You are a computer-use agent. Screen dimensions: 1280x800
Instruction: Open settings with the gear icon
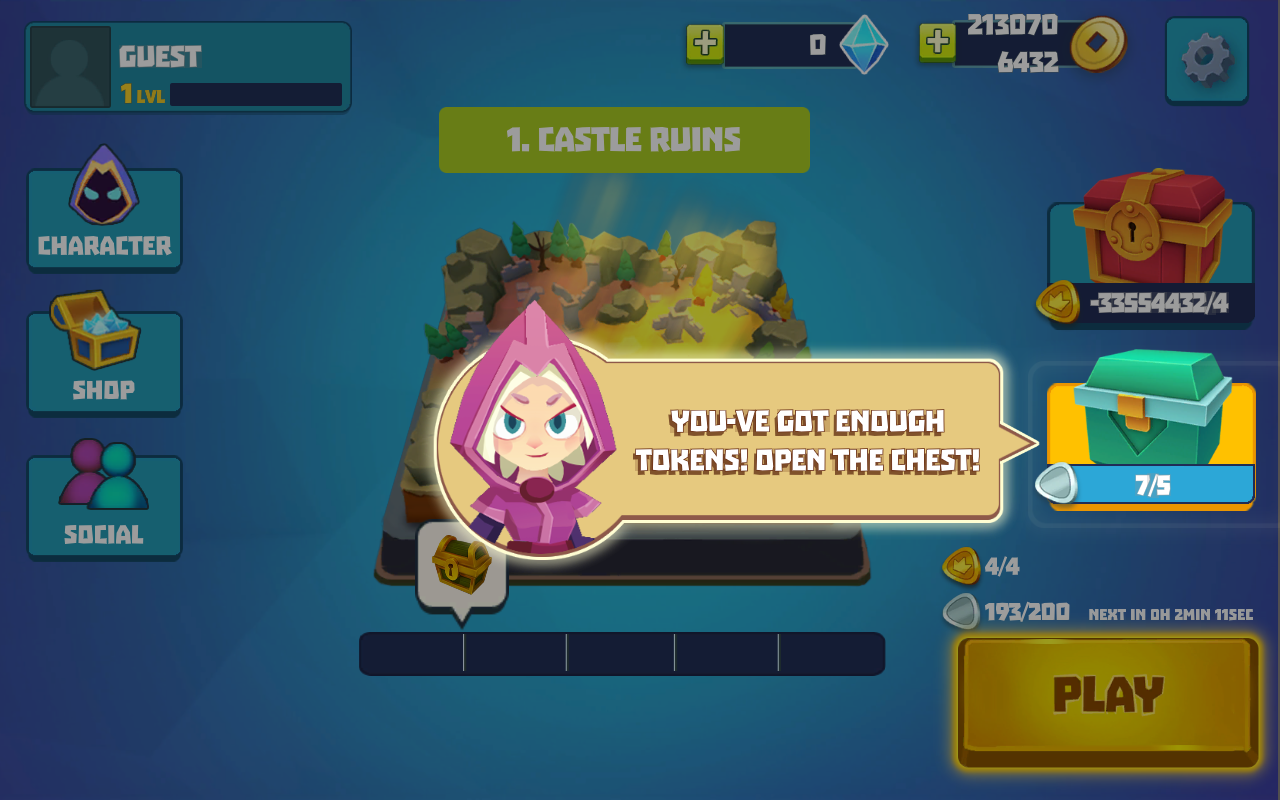tap(1206, 60)
